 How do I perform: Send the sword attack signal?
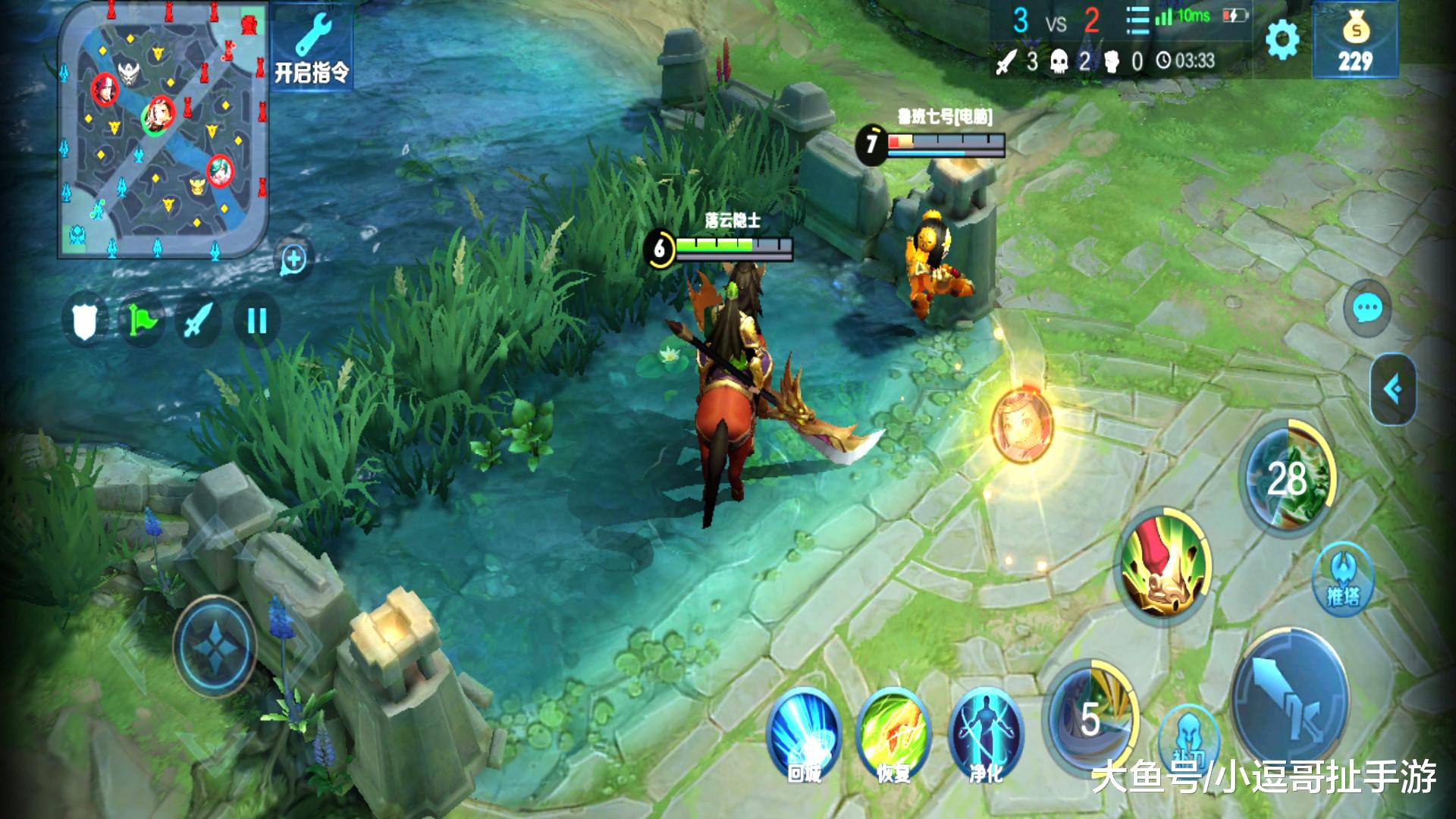(199, 321)
